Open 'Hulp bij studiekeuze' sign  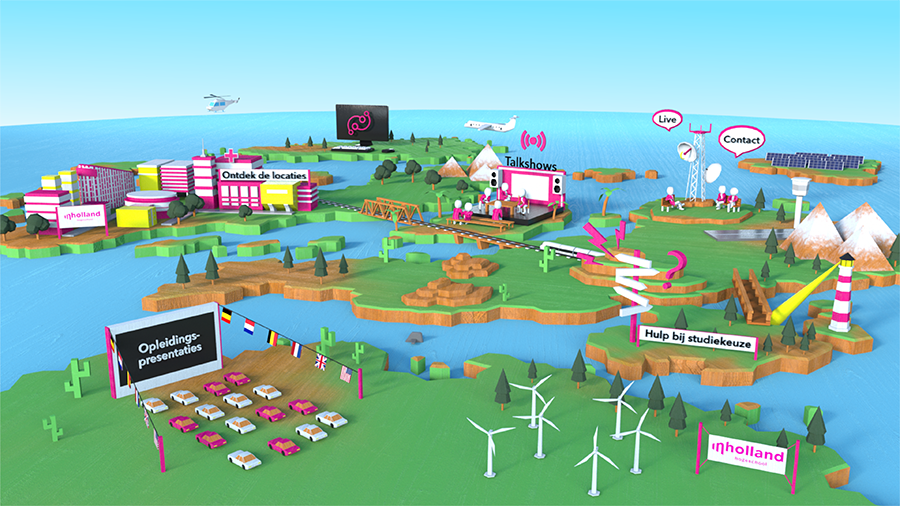698,346
